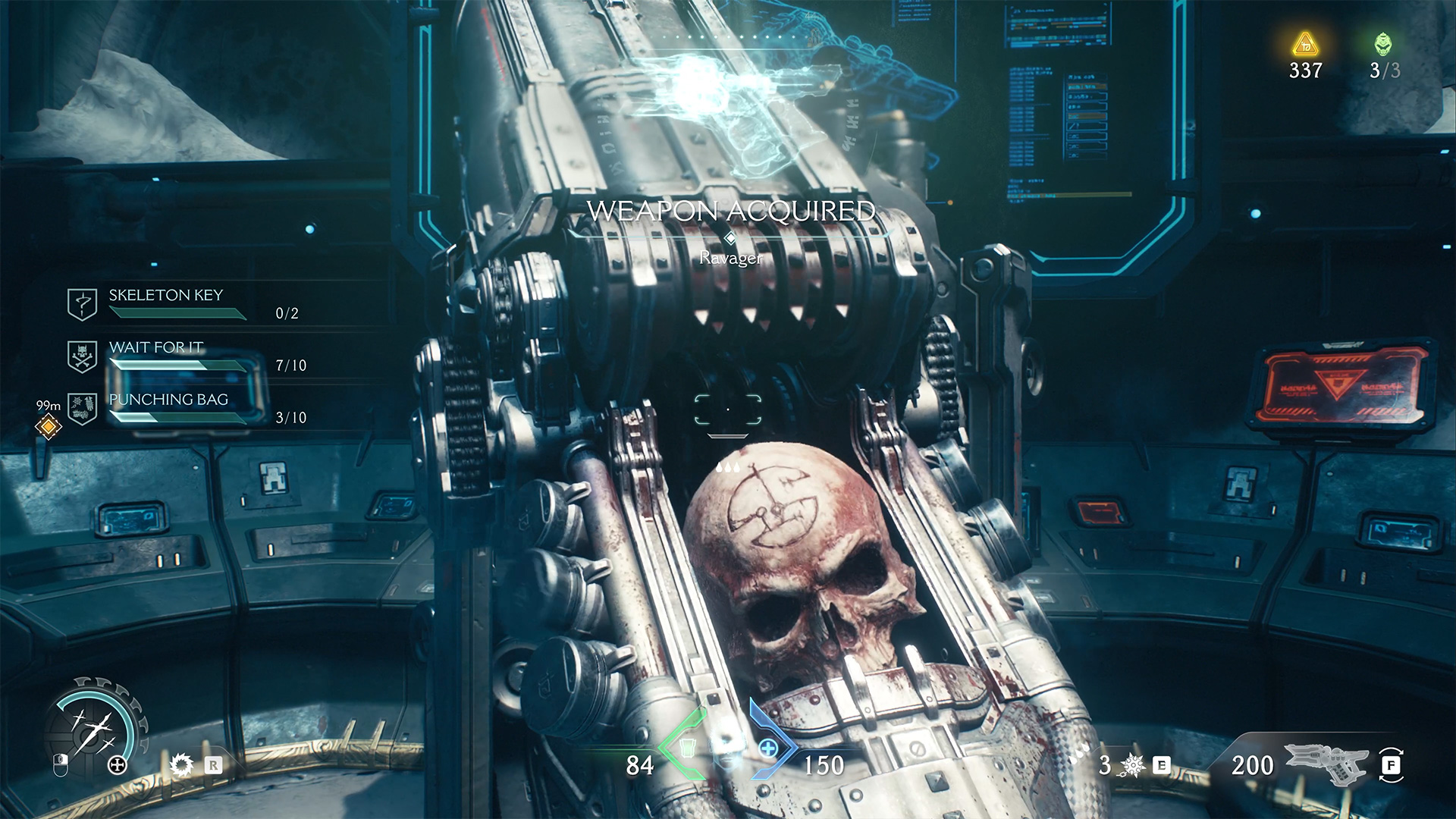Select the green helmet extra lives icon
This screenshot has height=819, width=1456.
coord(1383,44)
